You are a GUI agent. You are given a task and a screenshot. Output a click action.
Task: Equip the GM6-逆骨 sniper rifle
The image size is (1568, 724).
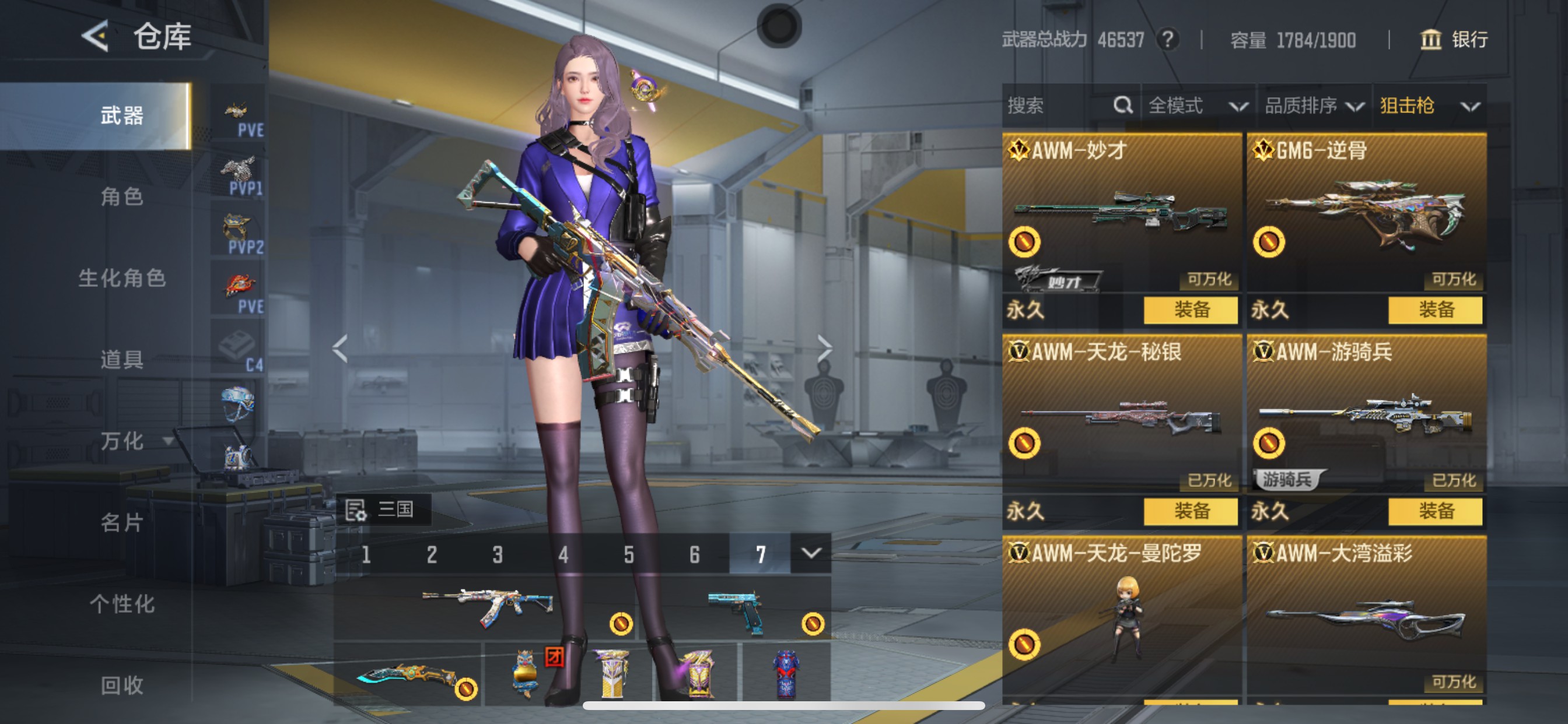[1434, 310]
